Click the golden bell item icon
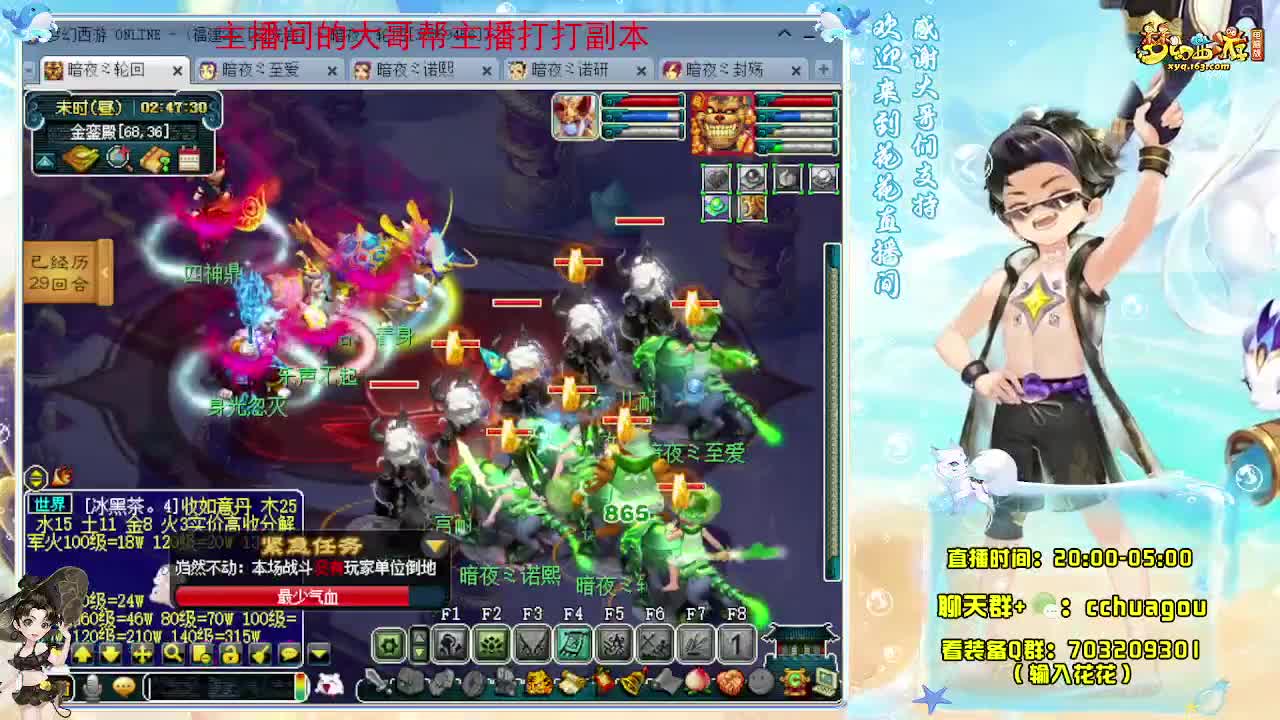The image size is (1280, 720). 631,684
